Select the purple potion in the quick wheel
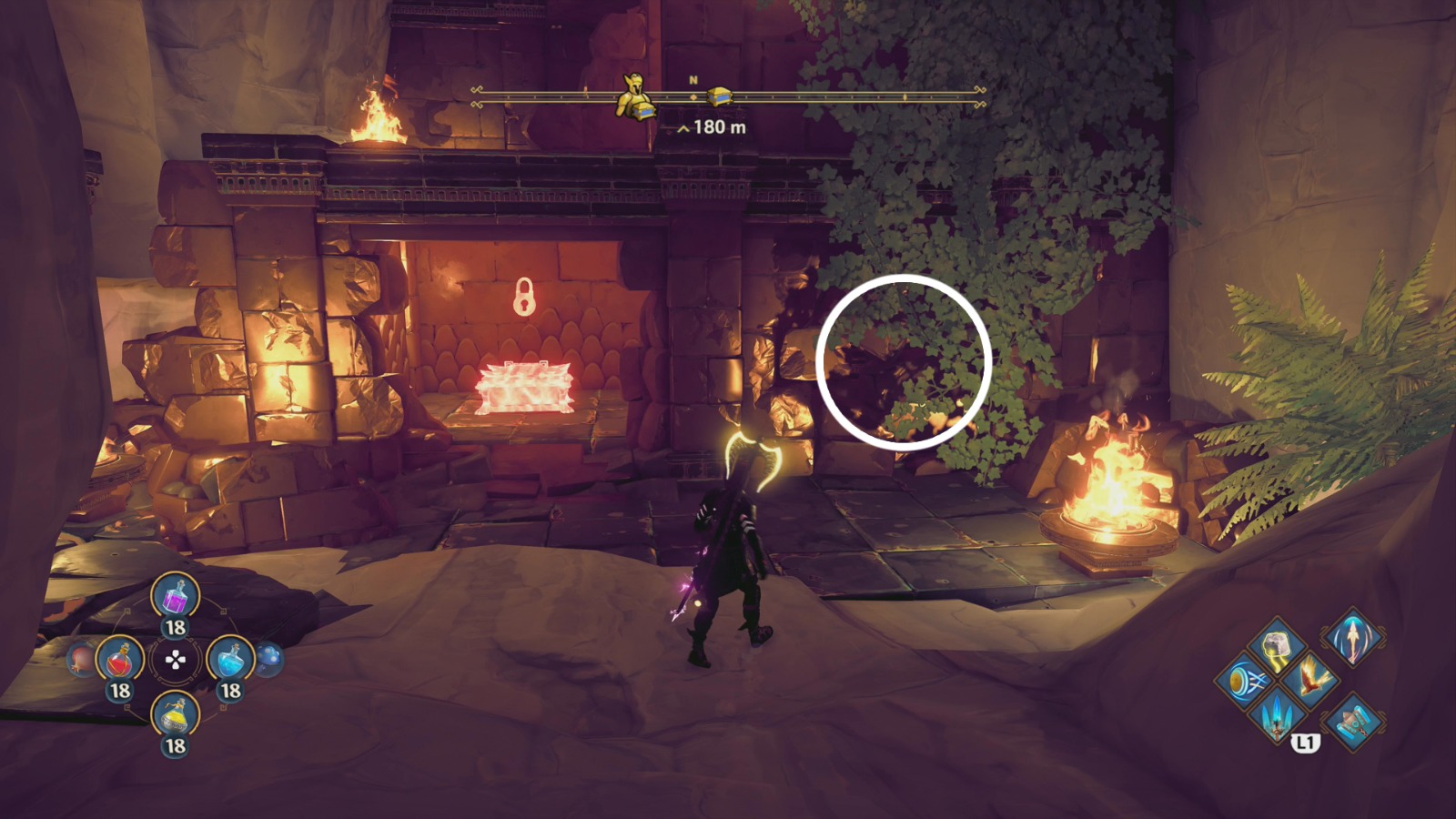Screen dimensions: 1456x819 pyautogui.click(x=175, y=598)
